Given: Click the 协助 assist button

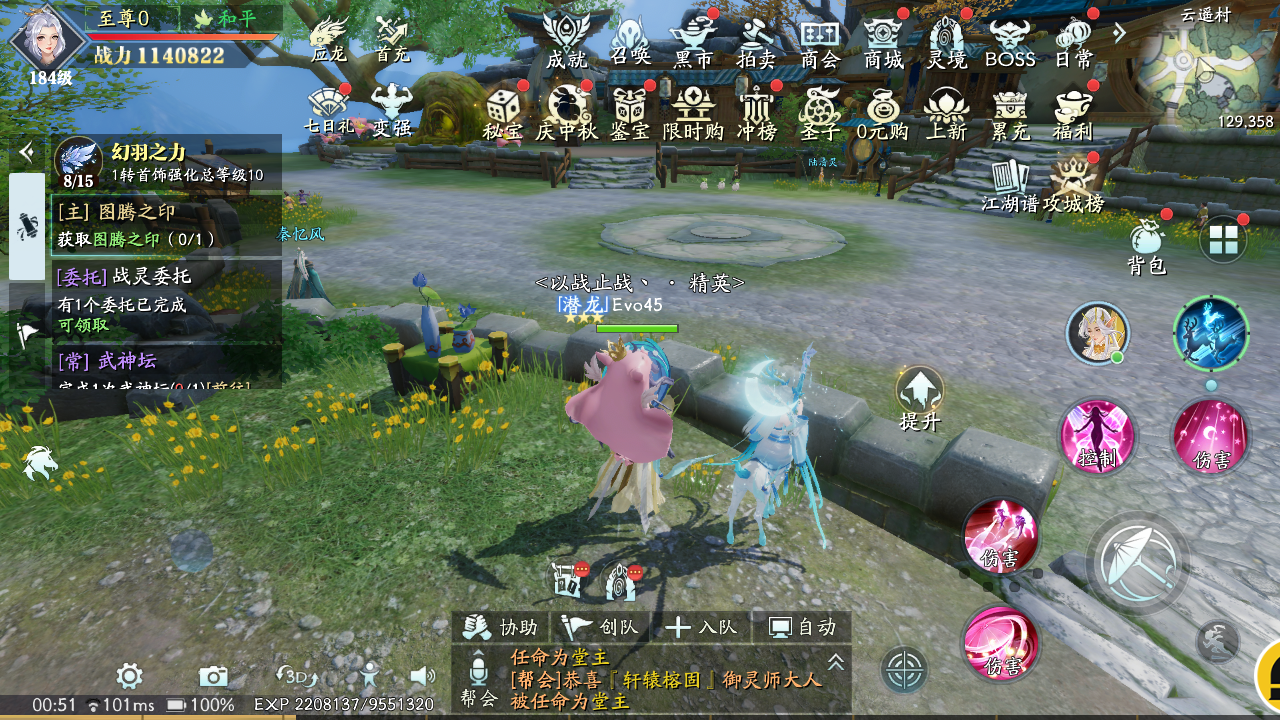Looking at the screenshot, I should click(503, 627).
